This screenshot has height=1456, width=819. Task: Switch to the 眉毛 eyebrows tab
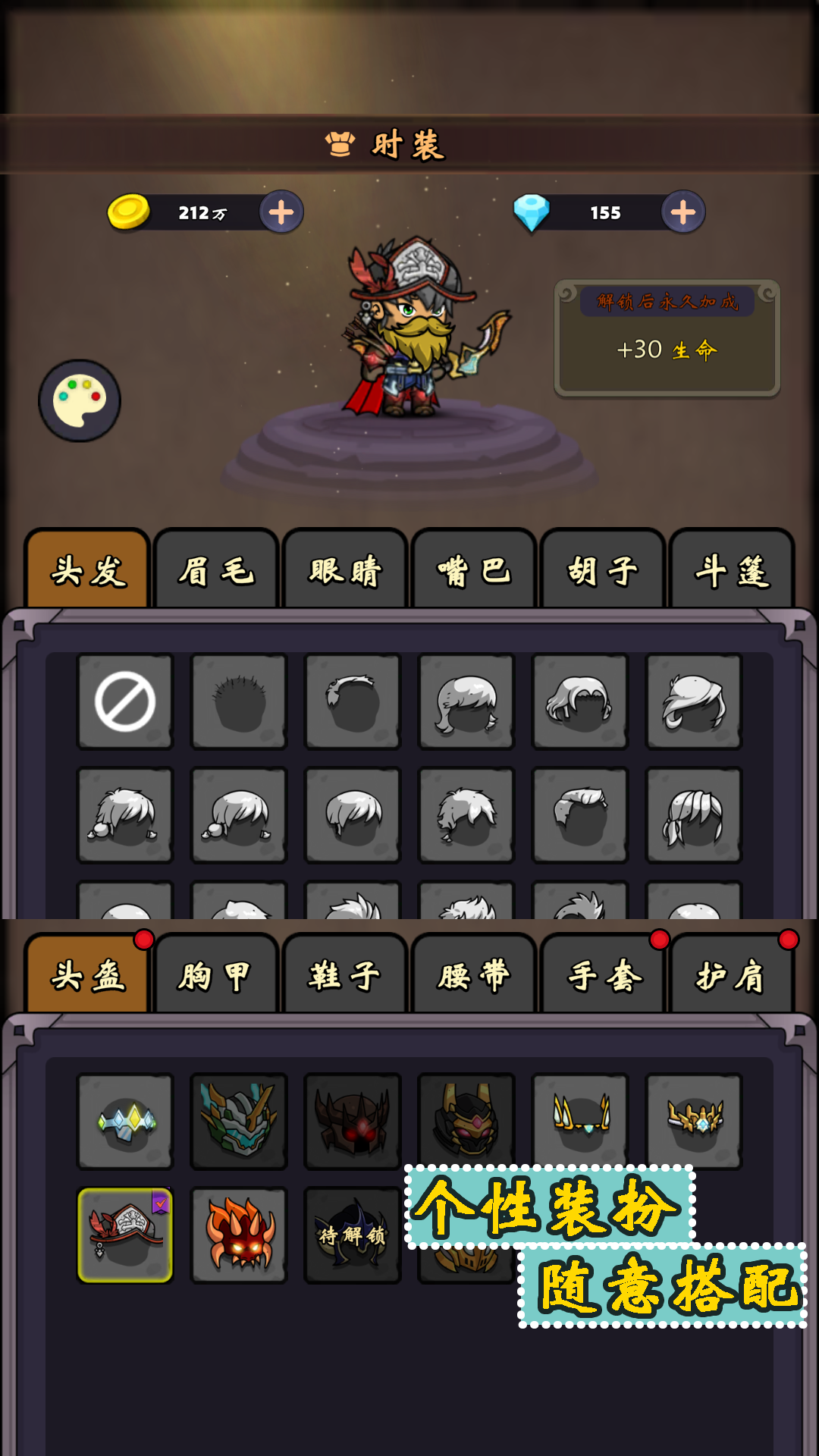(x=216, y=570)
